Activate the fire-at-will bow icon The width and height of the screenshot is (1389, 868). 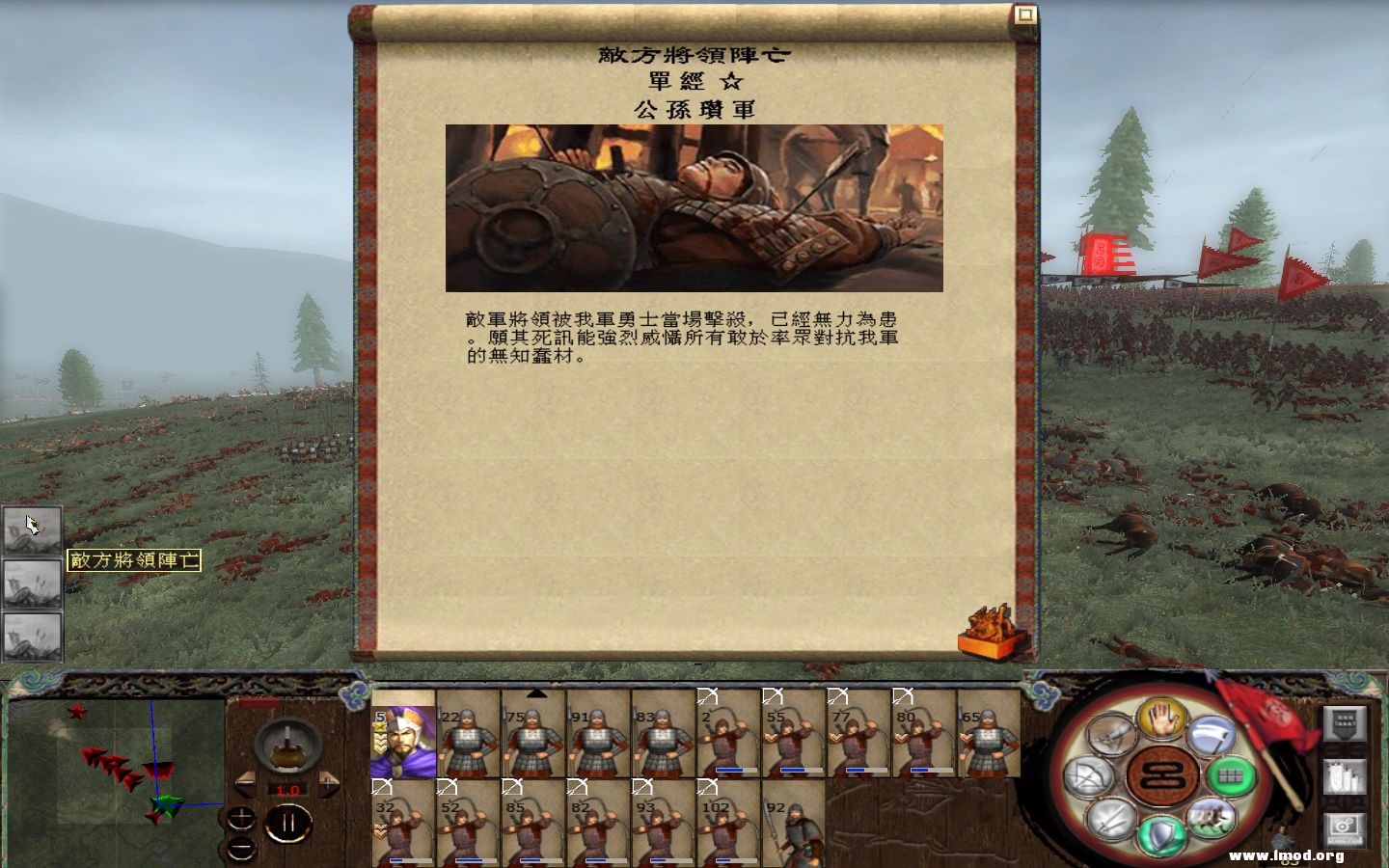pyautogui.click(x=1088, y=776)
